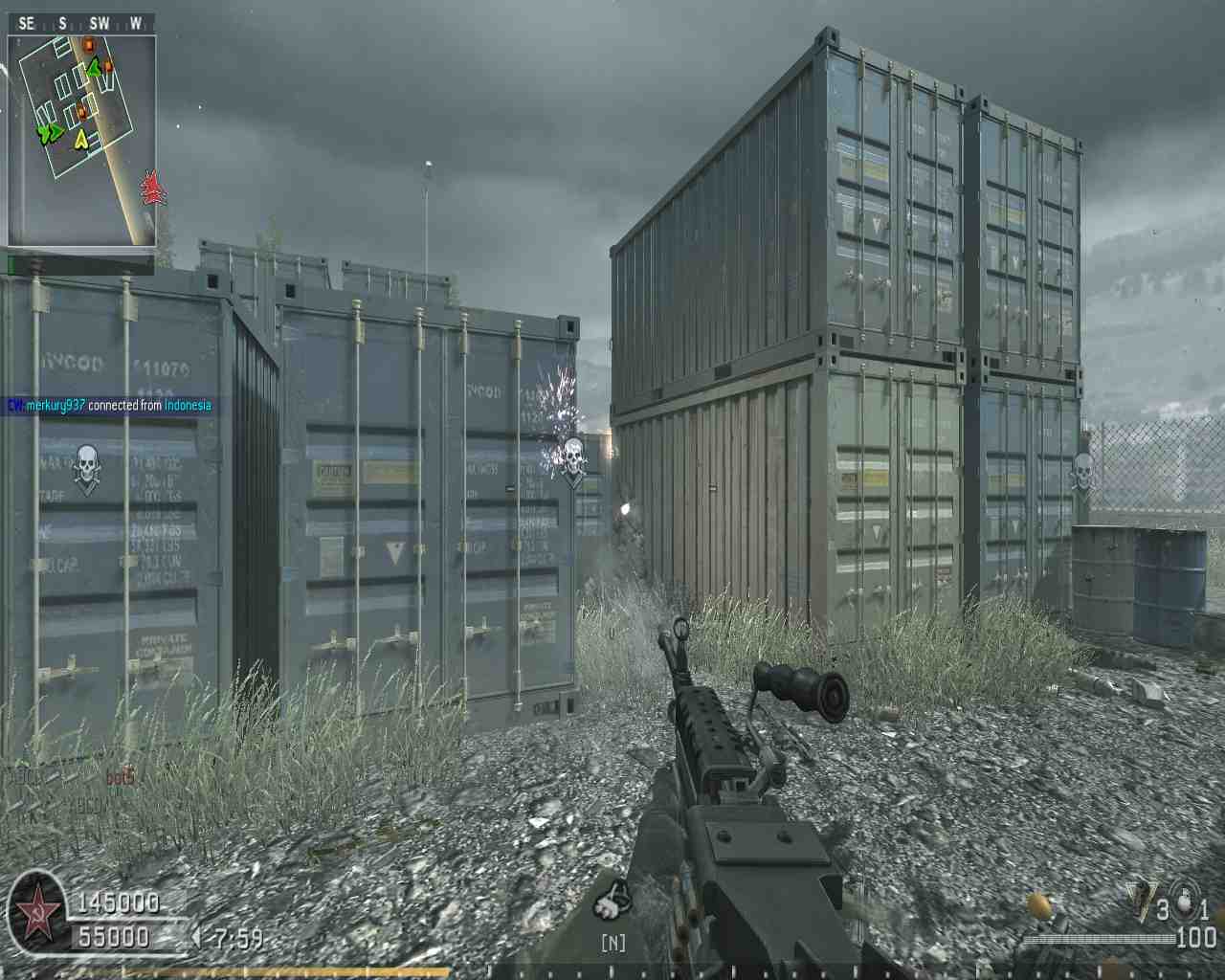Select the yellow player arrow on minimap
Viewport: 1225px width, 980px height.
pyautogui.click(x=81, y=141)
